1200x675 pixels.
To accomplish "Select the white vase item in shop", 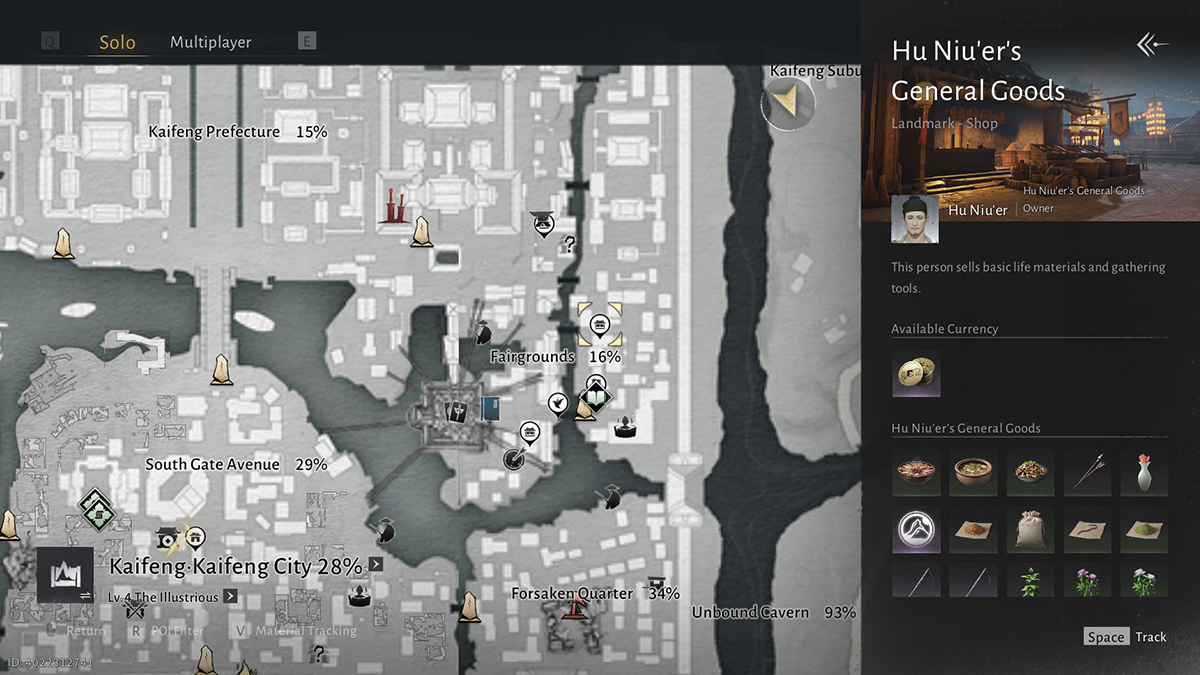I will click(x=1144, y=472).
